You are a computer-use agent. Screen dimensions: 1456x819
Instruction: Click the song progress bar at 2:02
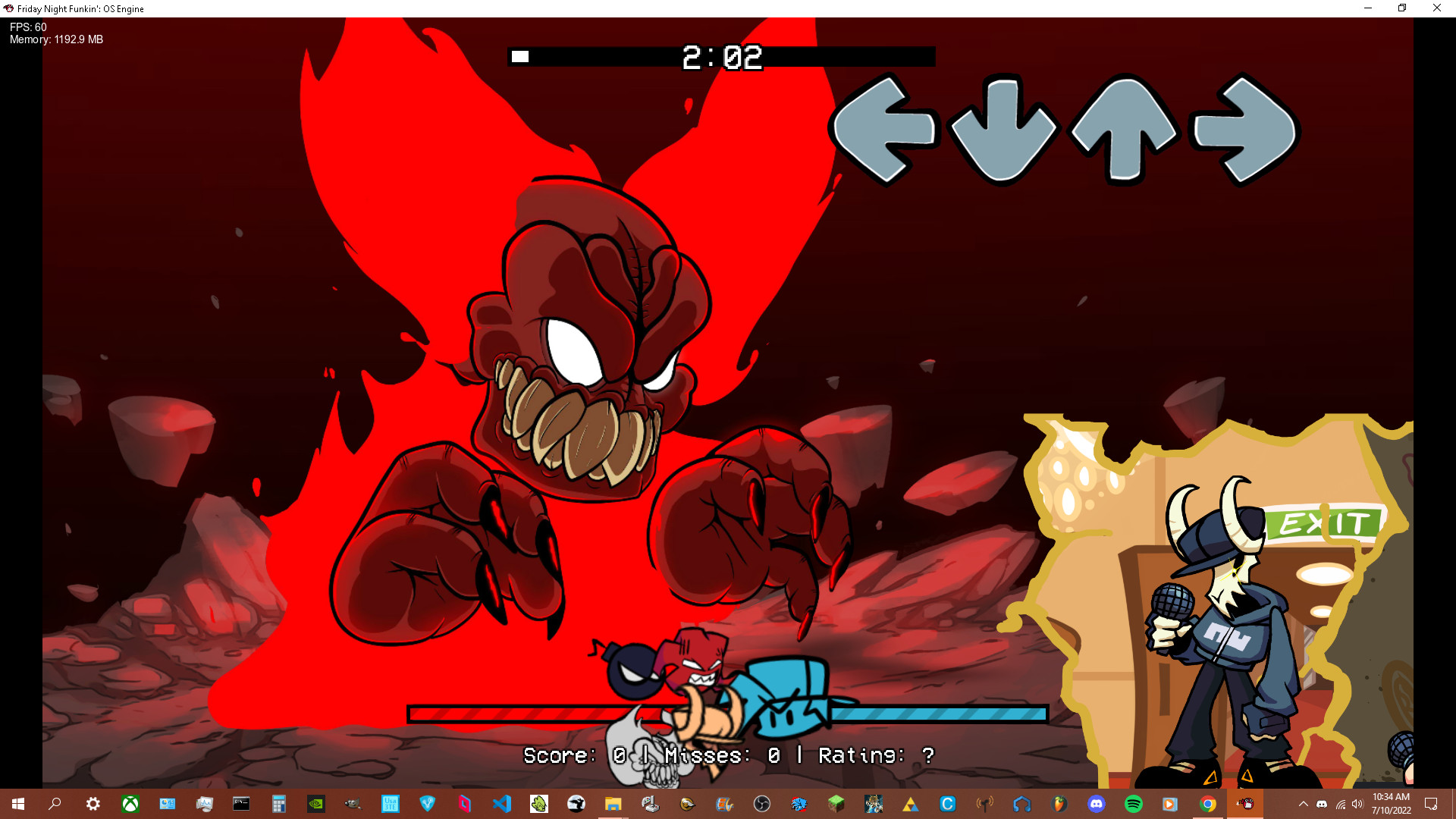click(x=723, y=55)
